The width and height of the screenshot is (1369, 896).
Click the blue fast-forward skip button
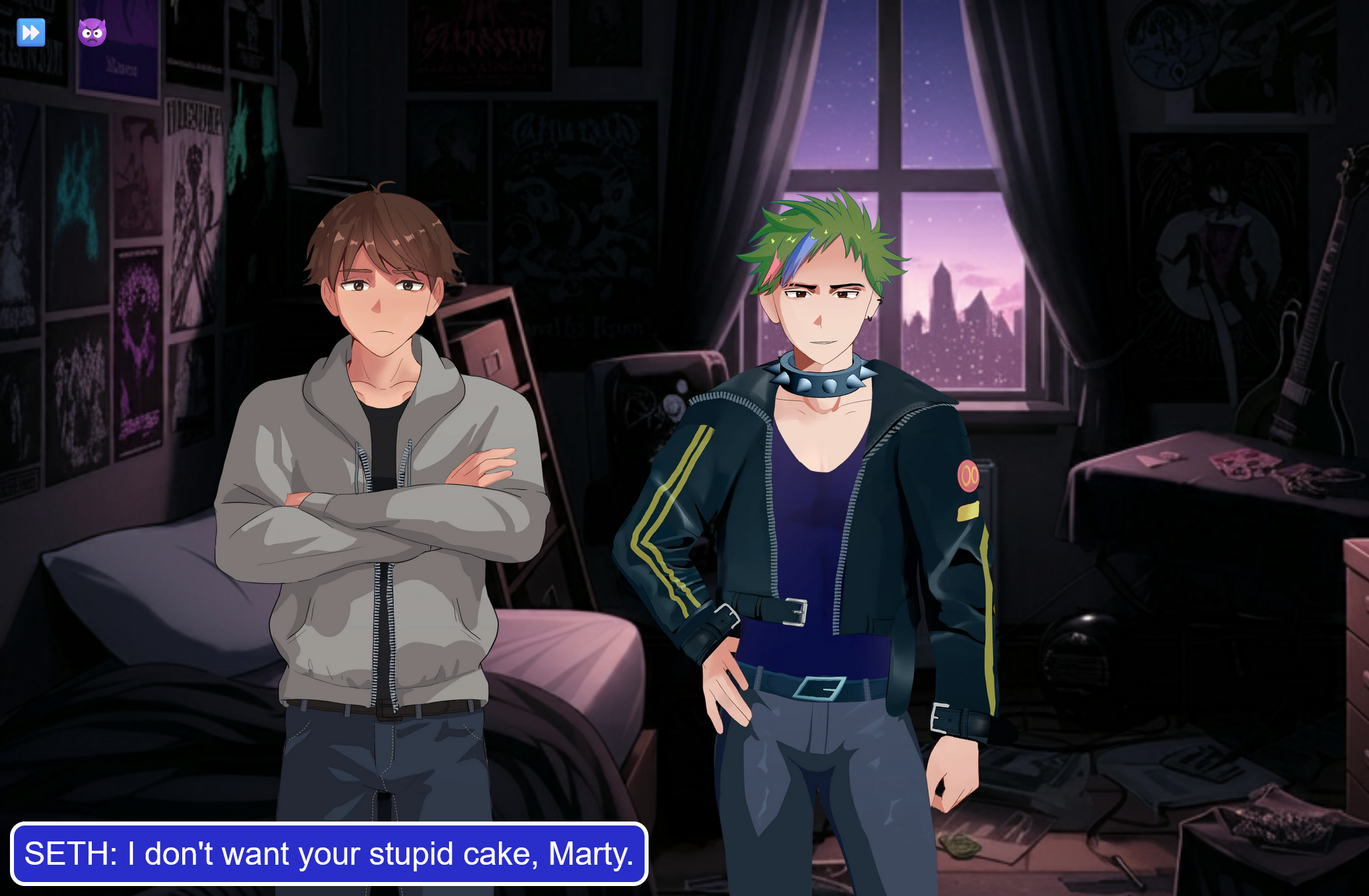pyautogui.click(x=31, y=32)
